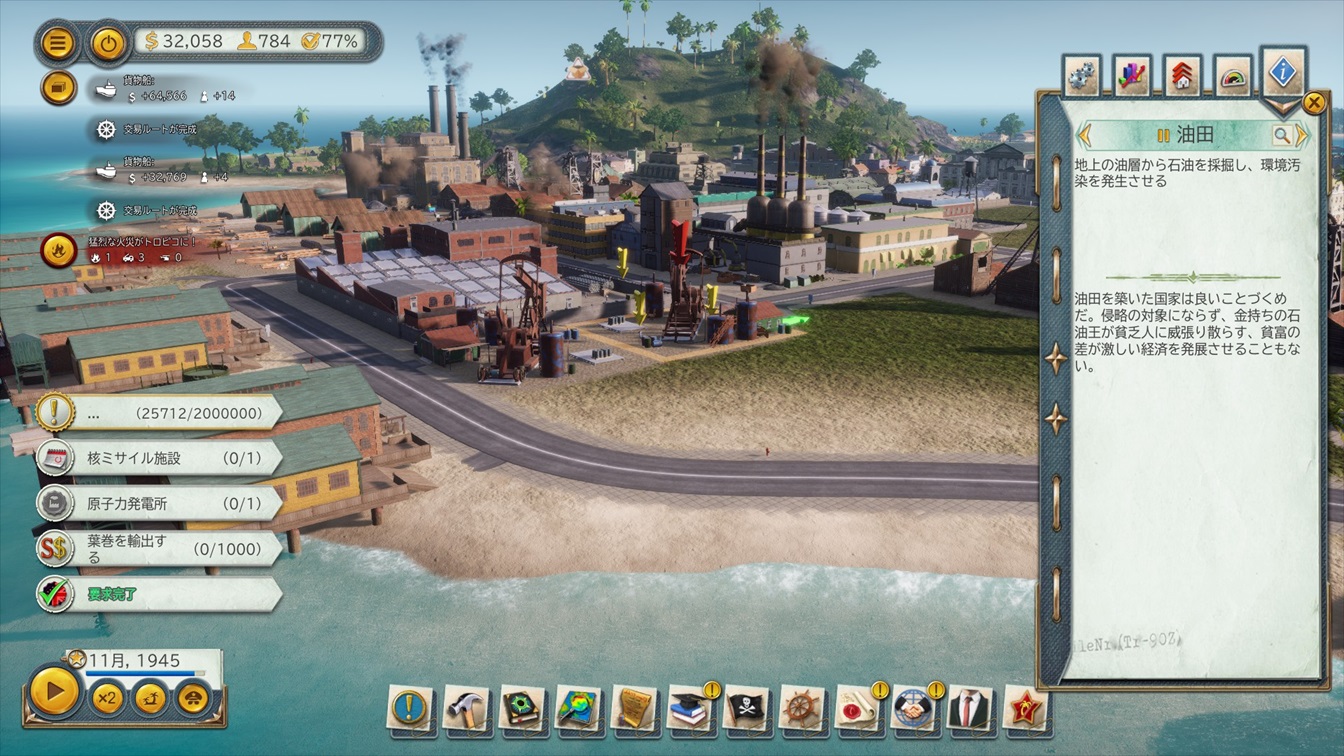Show the gauge efficiency tab
Image resolution: width=1344 pixels, height=756 pixels.
[1233, 76]
